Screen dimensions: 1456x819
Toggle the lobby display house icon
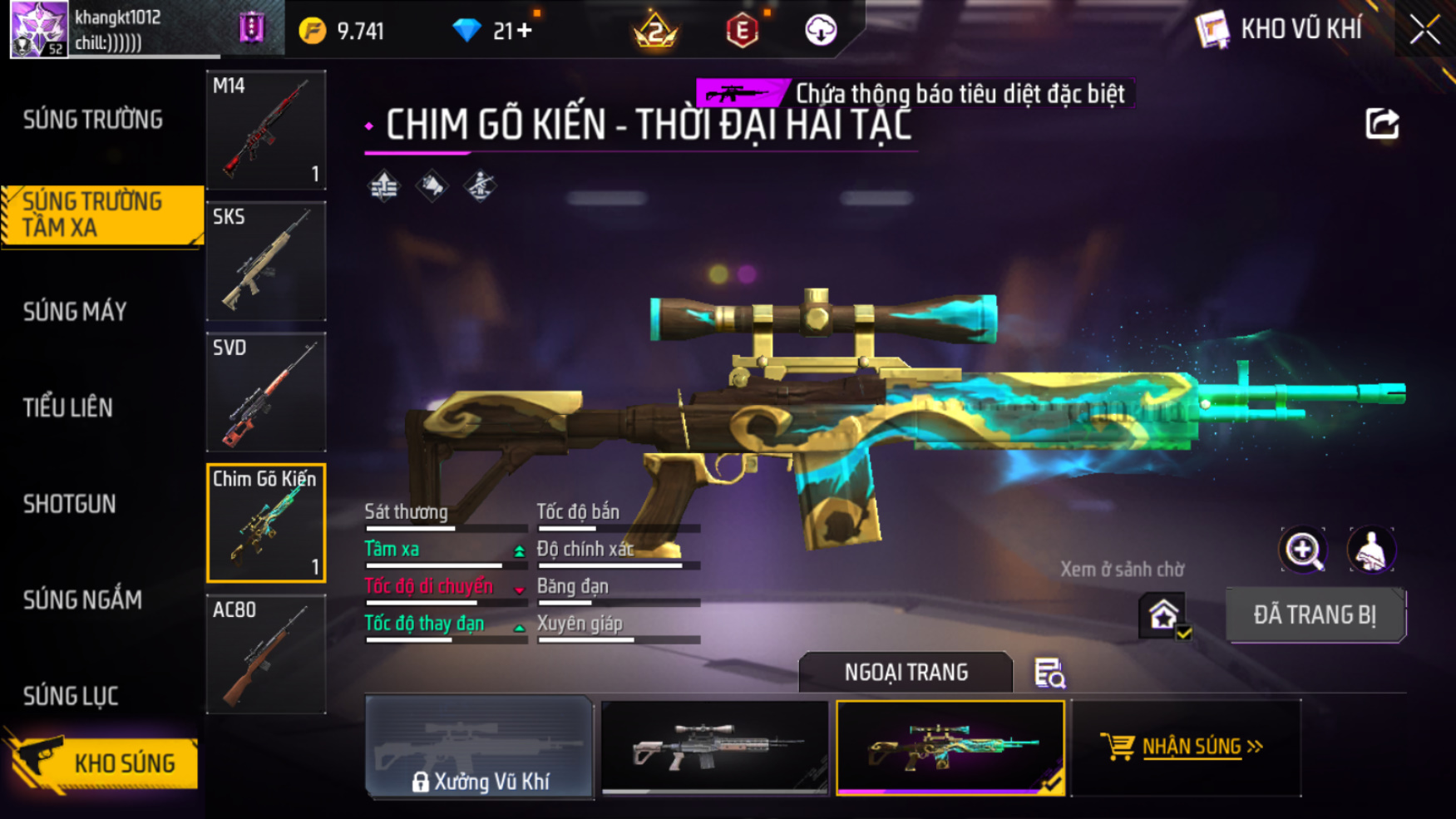(x=1163, y=616)
